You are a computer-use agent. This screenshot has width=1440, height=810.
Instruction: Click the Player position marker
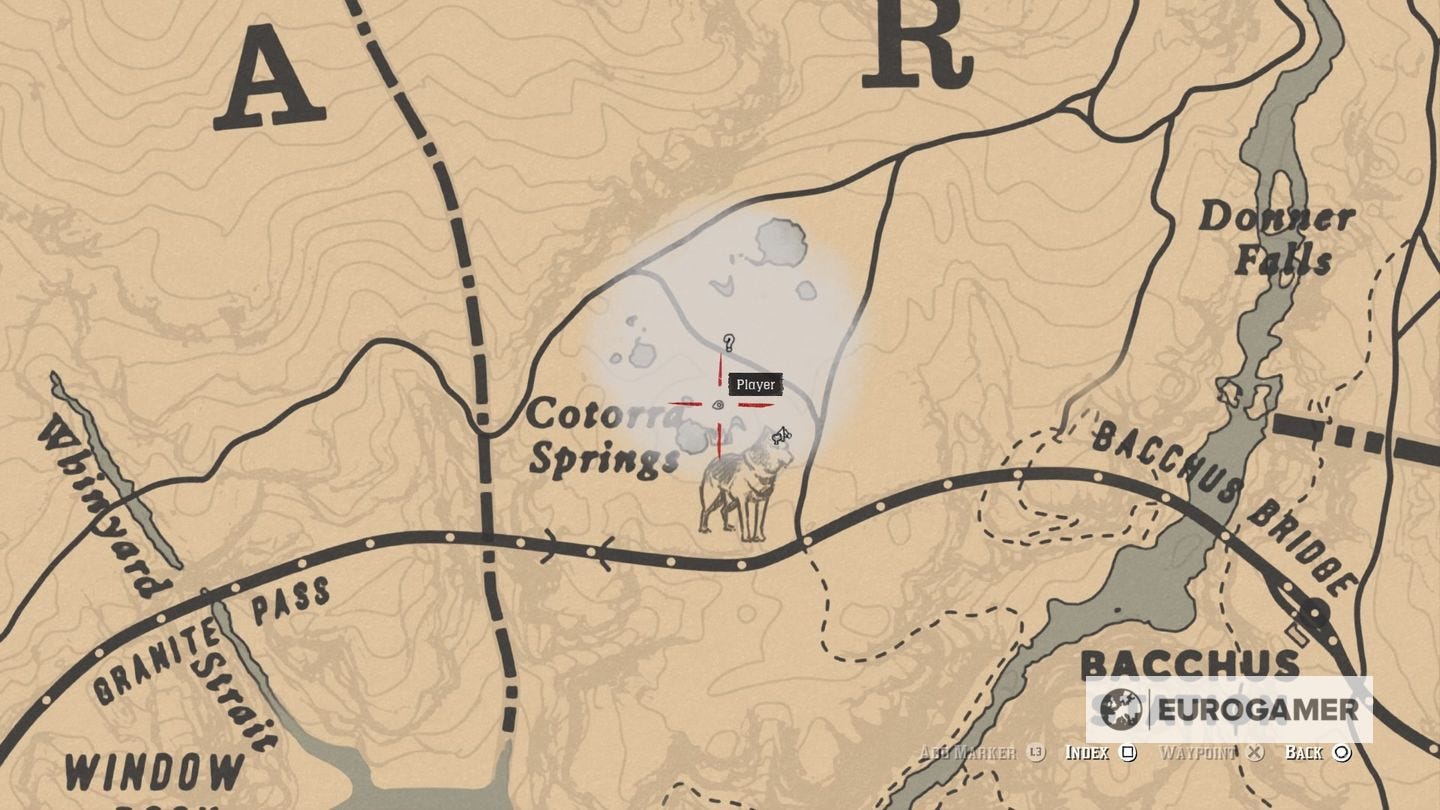[755, 384]
